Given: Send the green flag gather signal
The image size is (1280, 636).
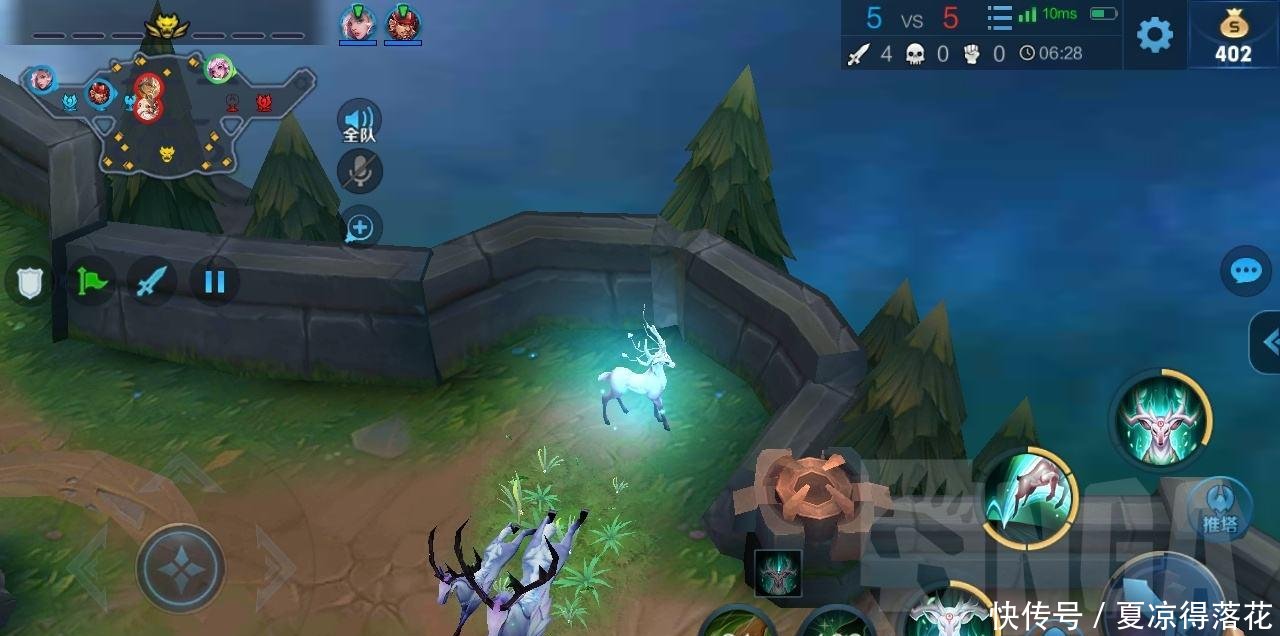Looking at the screenshot, I should (x=91, y=281).
